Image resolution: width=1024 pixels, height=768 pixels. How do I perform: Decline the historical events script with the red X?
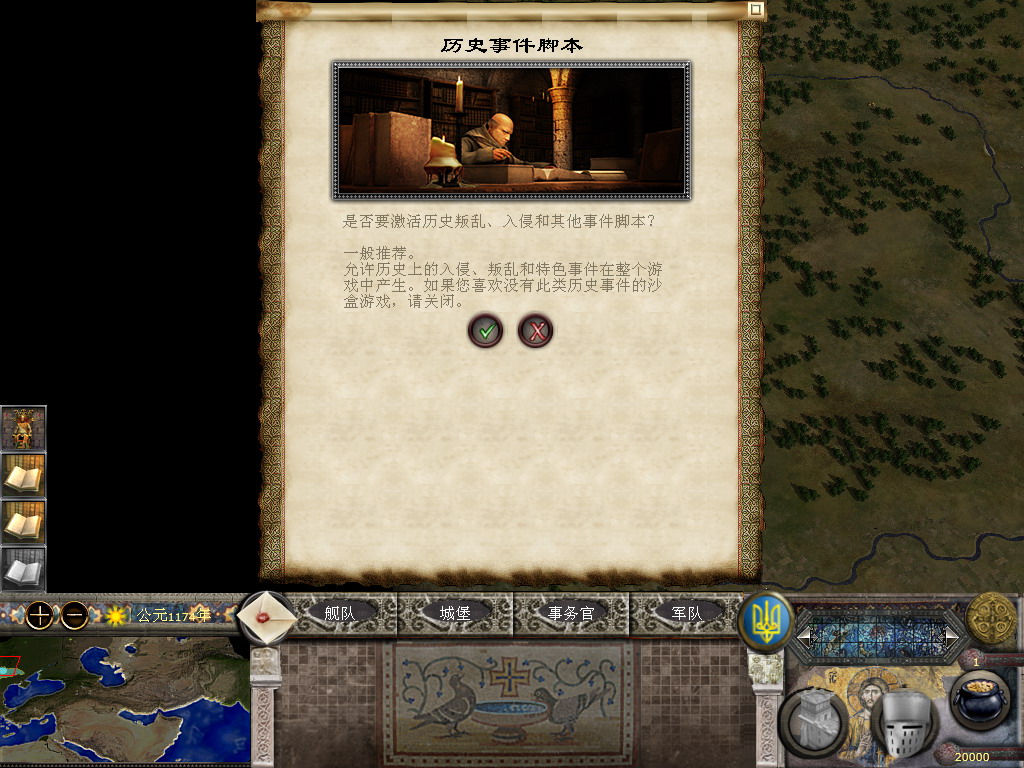click(536, 330)
